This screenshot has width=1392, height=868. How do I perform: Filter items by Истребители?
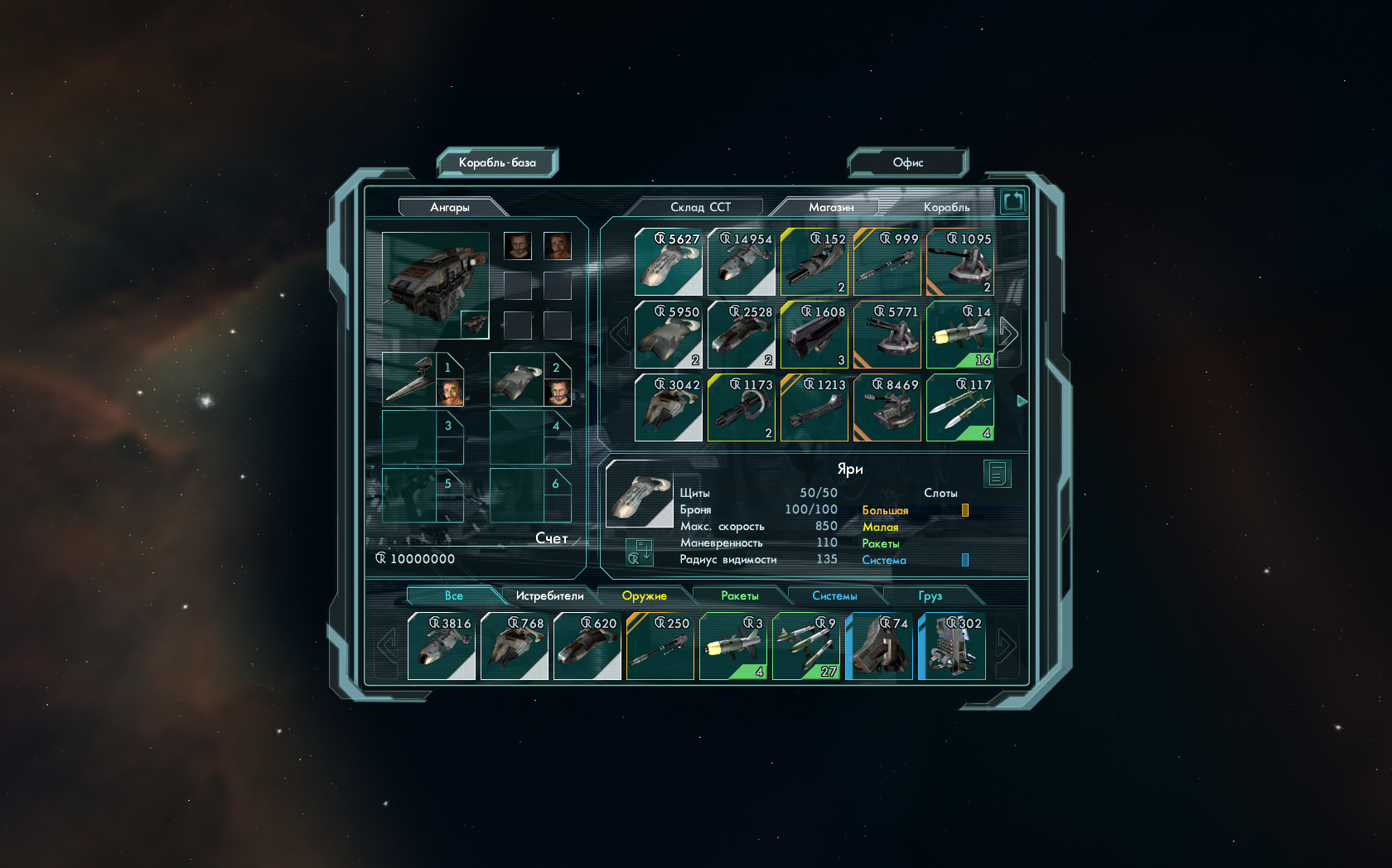pos(549,596)
